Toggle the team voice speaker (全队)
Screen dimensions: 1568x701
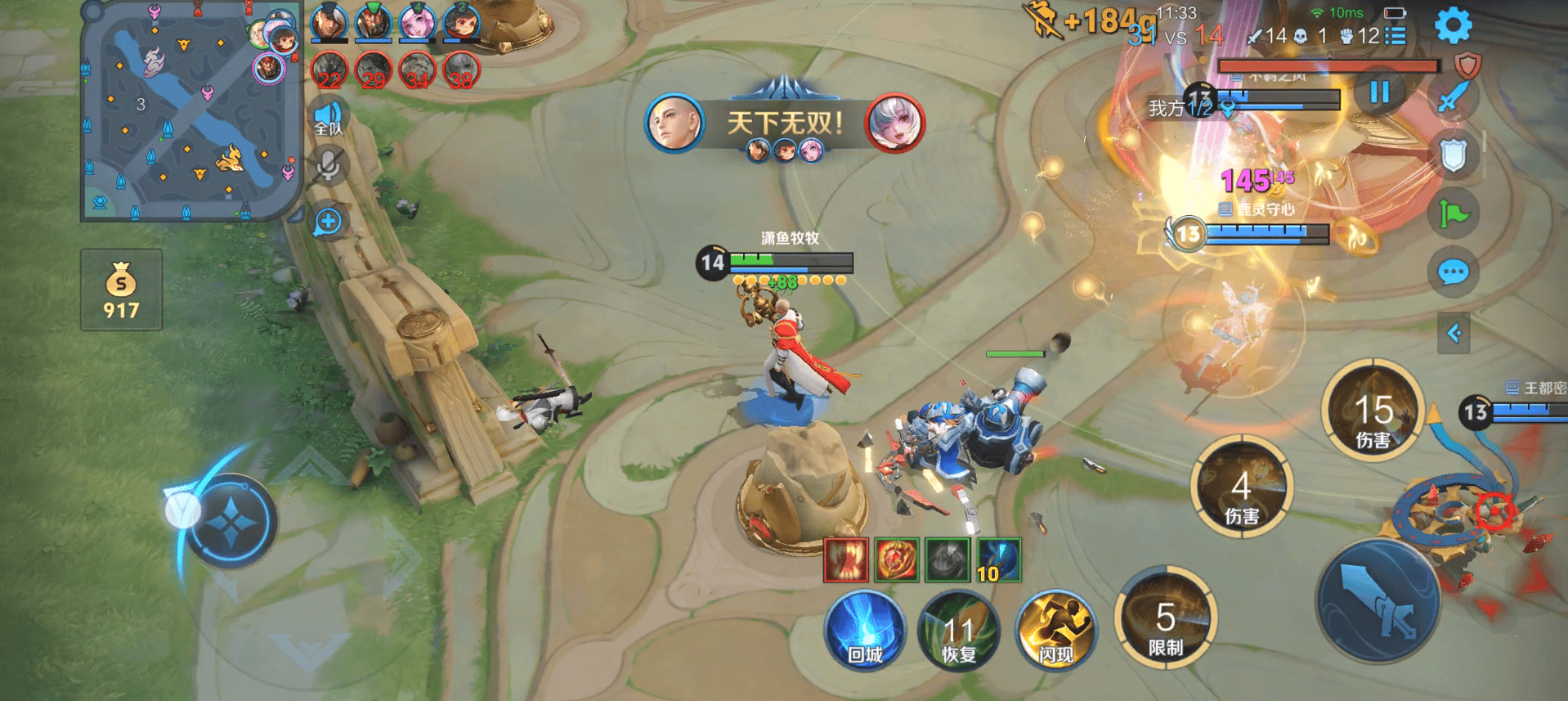(x=329, y=119)
